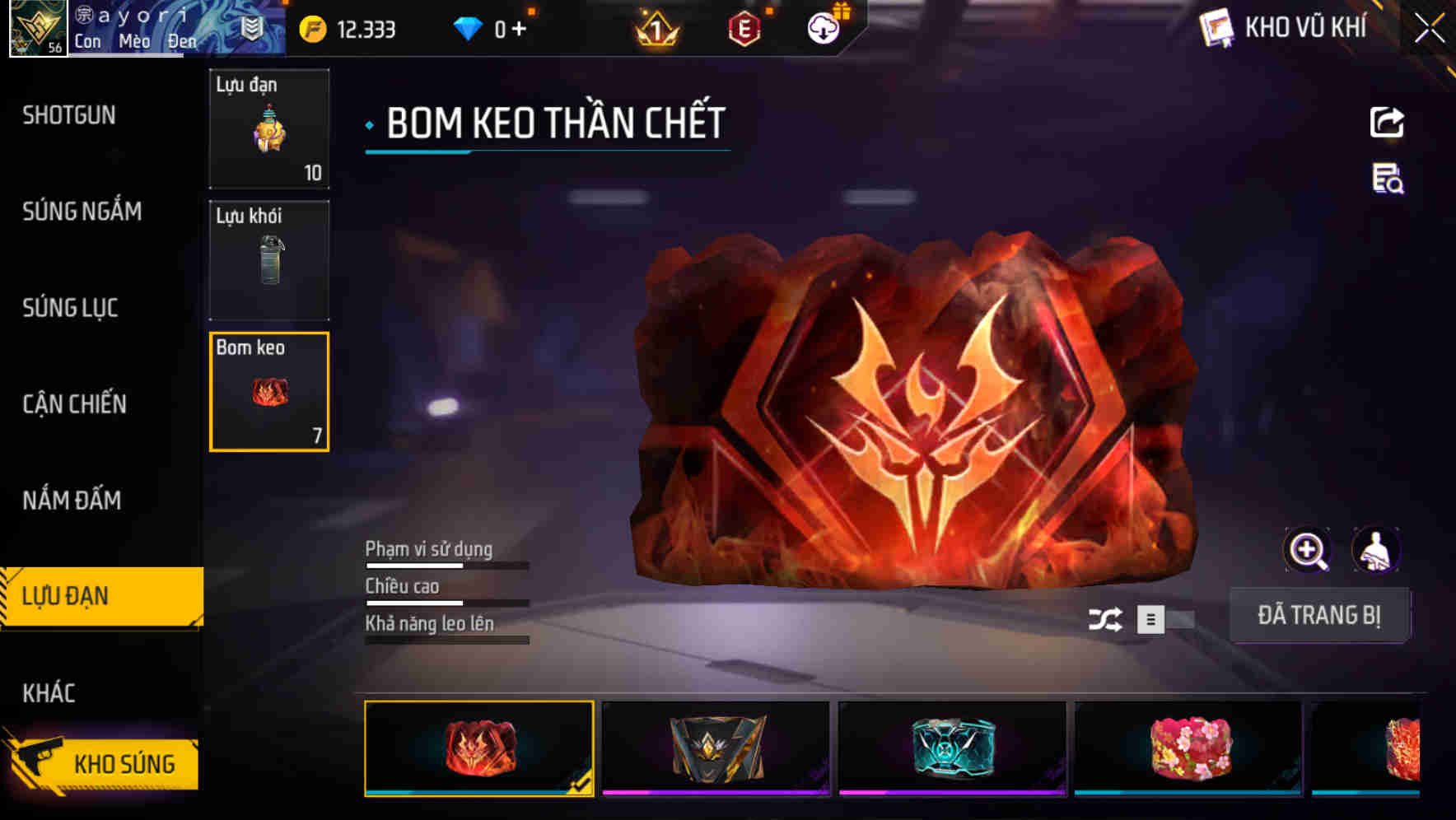Open the rank crown level 1 icon
This screenshot has width=1456, height=820.
[656, 30]
